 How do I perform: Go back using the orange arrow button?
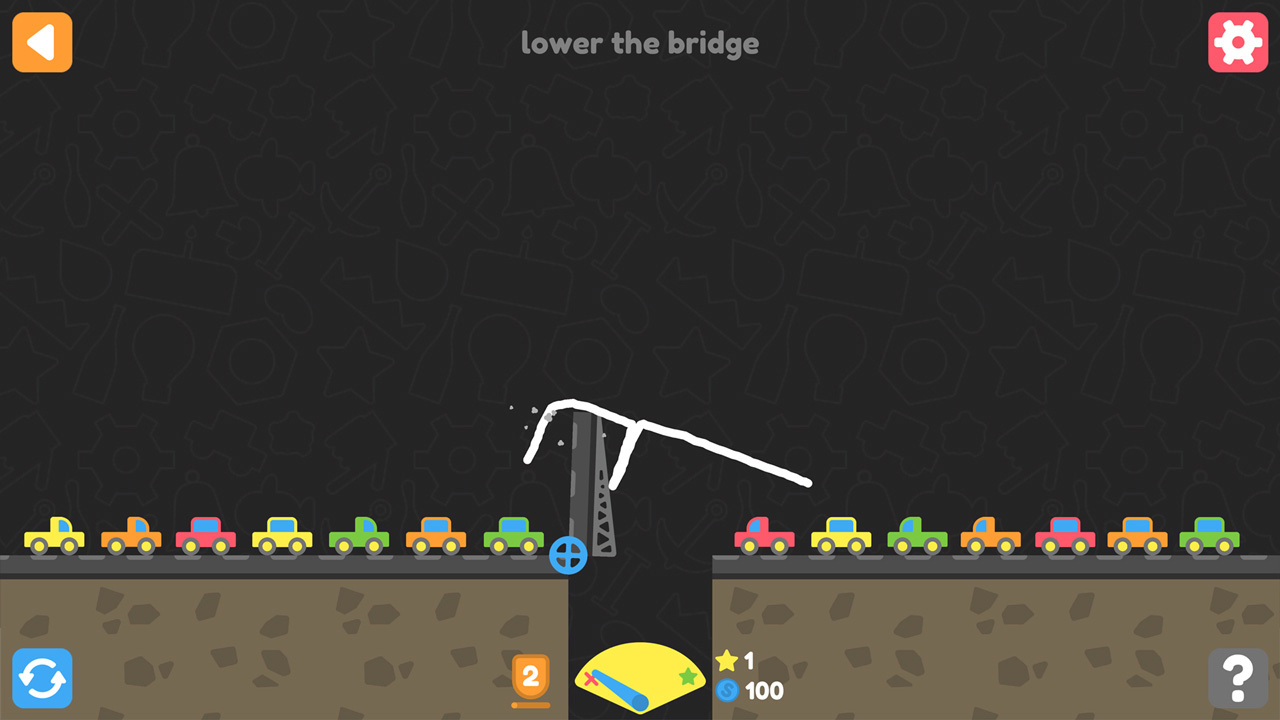[41, 42]
